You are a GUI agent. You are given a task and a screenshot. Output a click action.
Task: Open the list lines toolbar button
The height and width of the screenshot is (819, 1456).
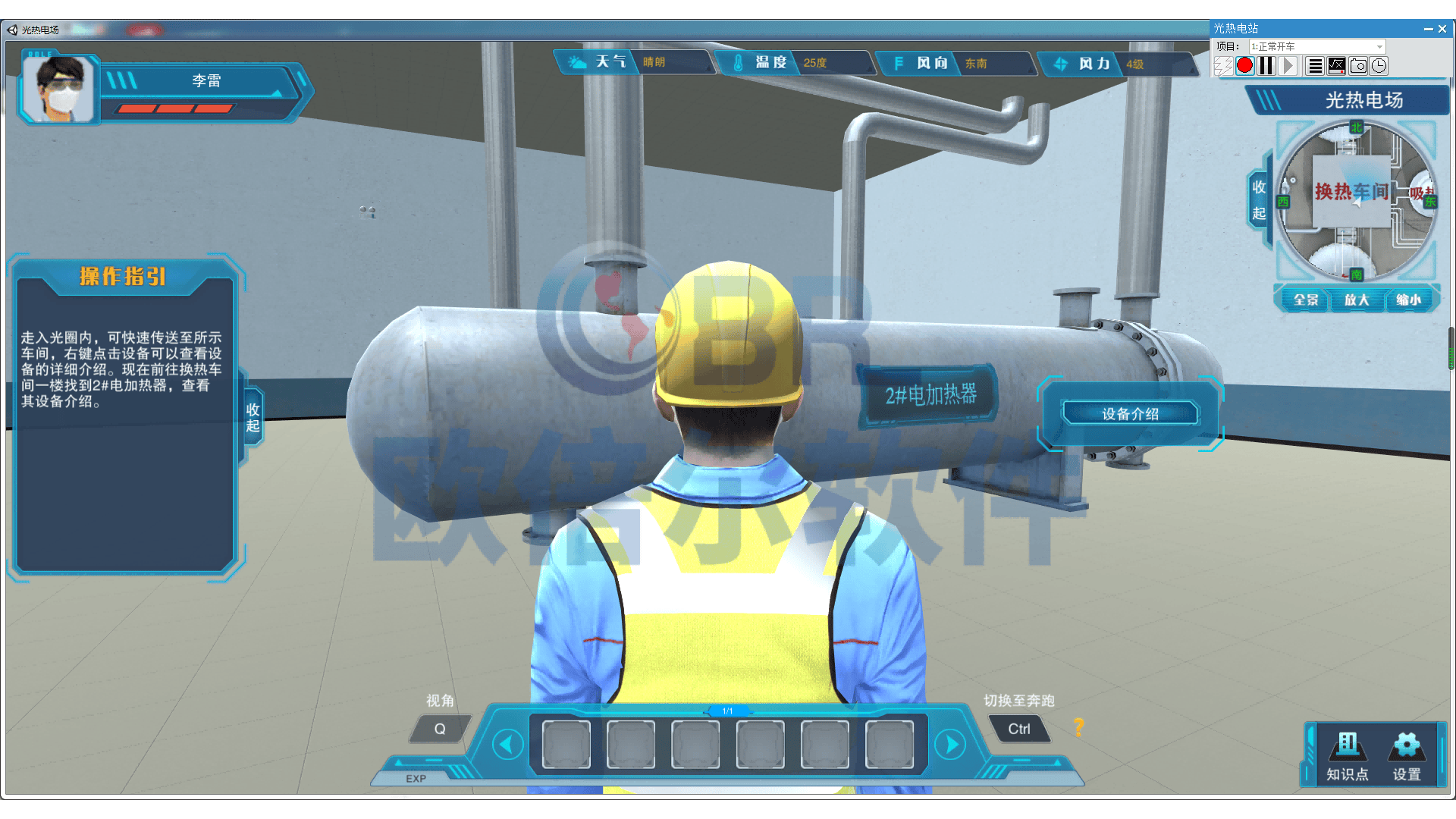click(1316, 66)
